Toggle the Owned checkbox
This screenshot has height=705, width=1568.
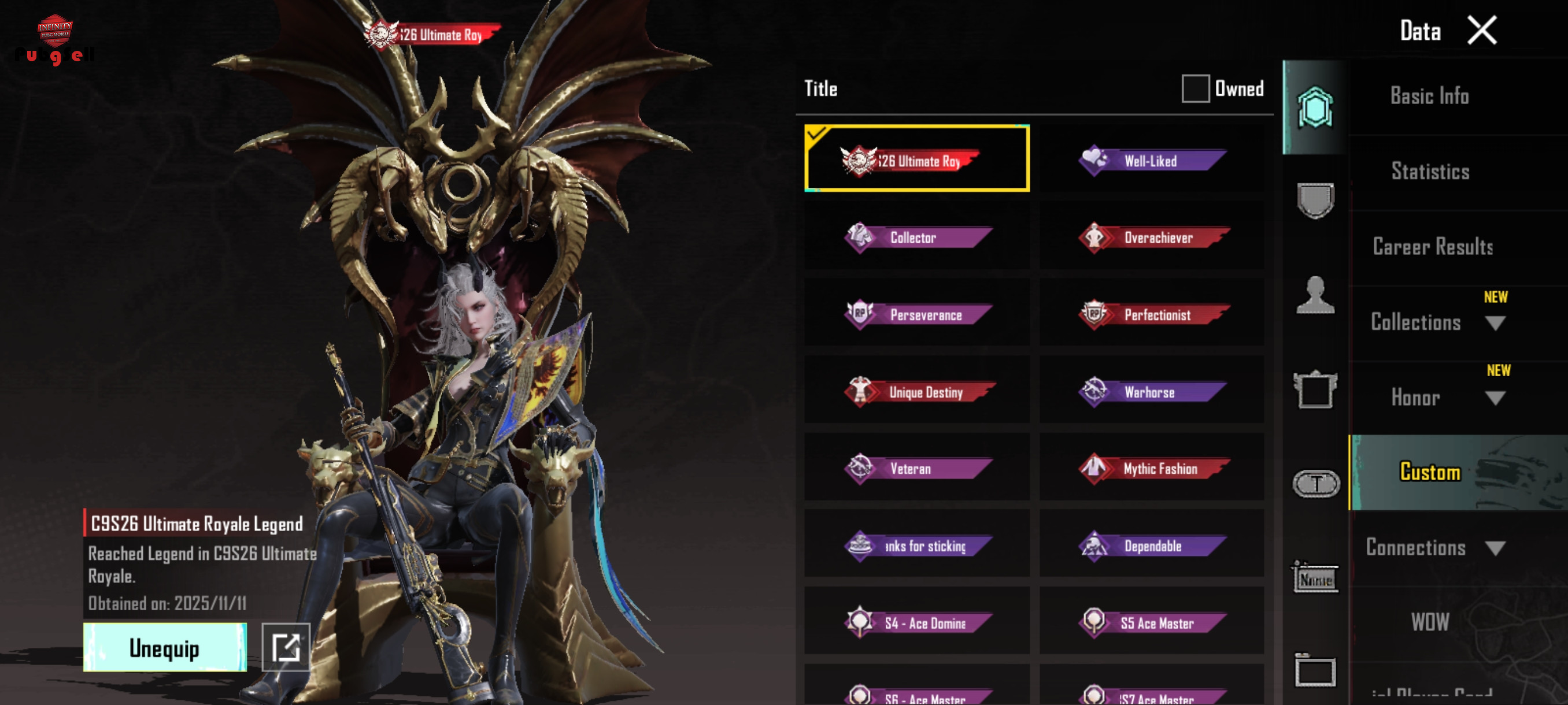(1195, 89)
